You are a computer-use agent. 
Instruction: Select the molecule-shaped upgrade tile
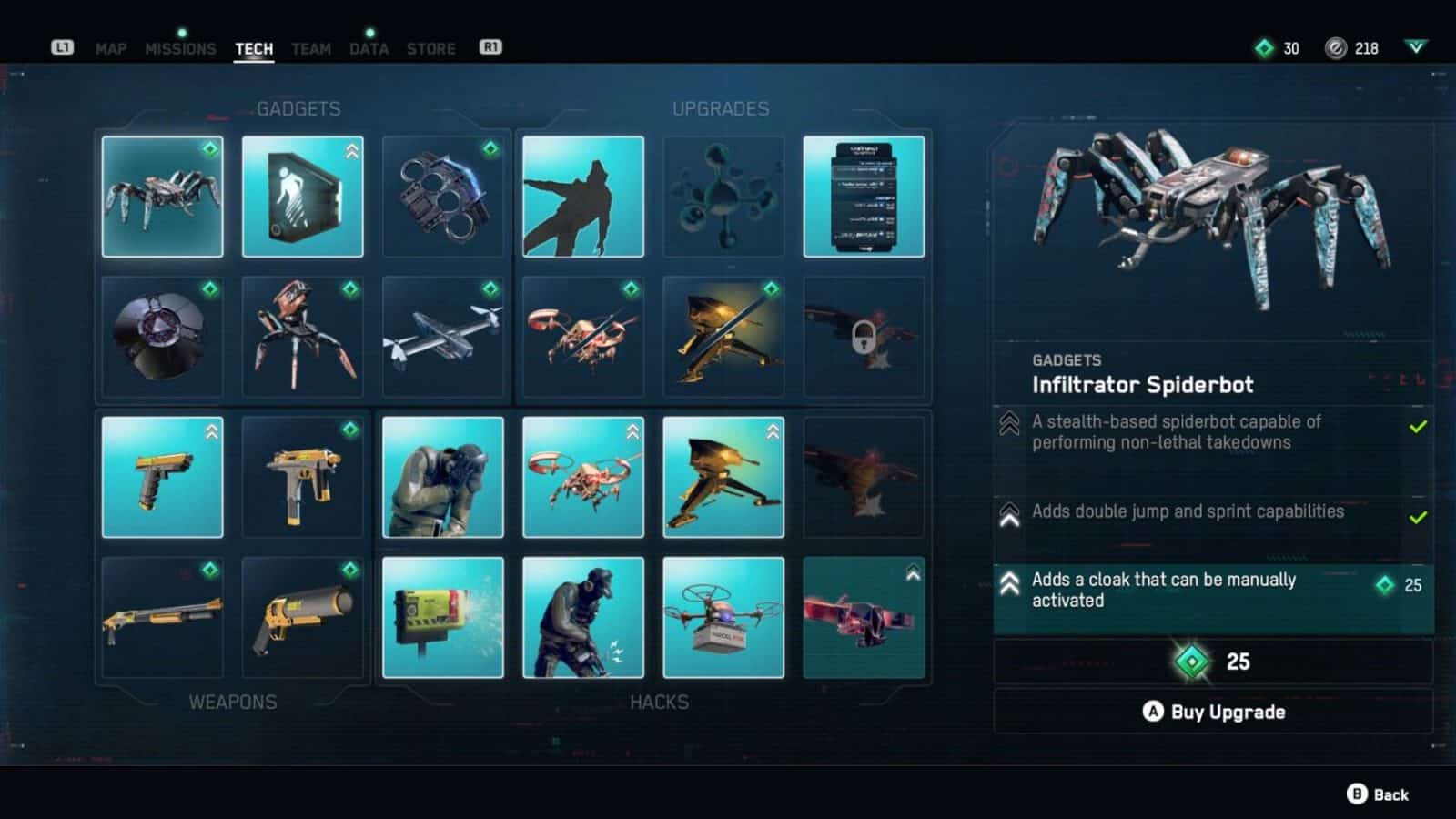723,197
